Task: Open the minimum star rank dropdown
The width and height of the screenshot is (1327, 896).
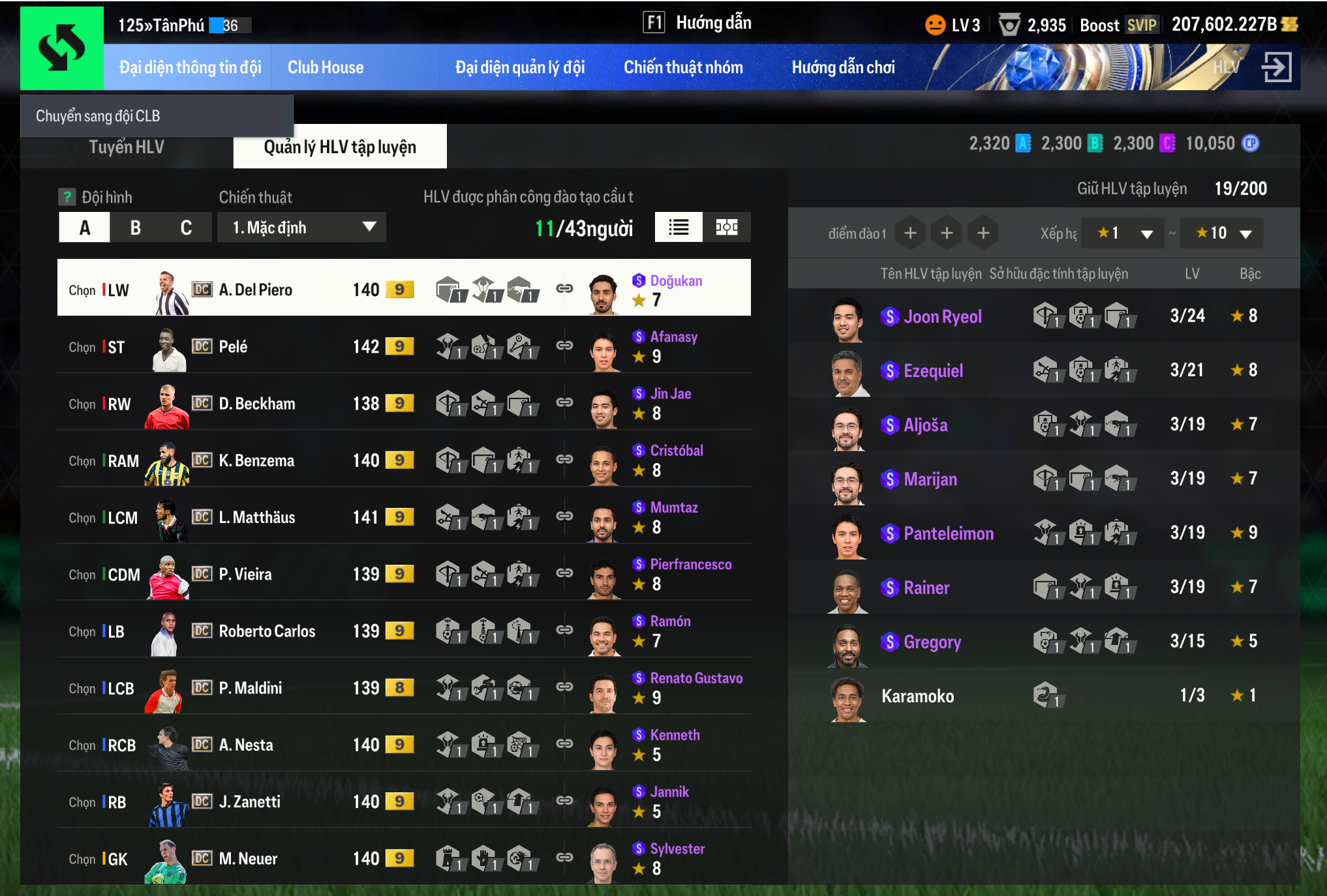Action: pos(1122,233)
